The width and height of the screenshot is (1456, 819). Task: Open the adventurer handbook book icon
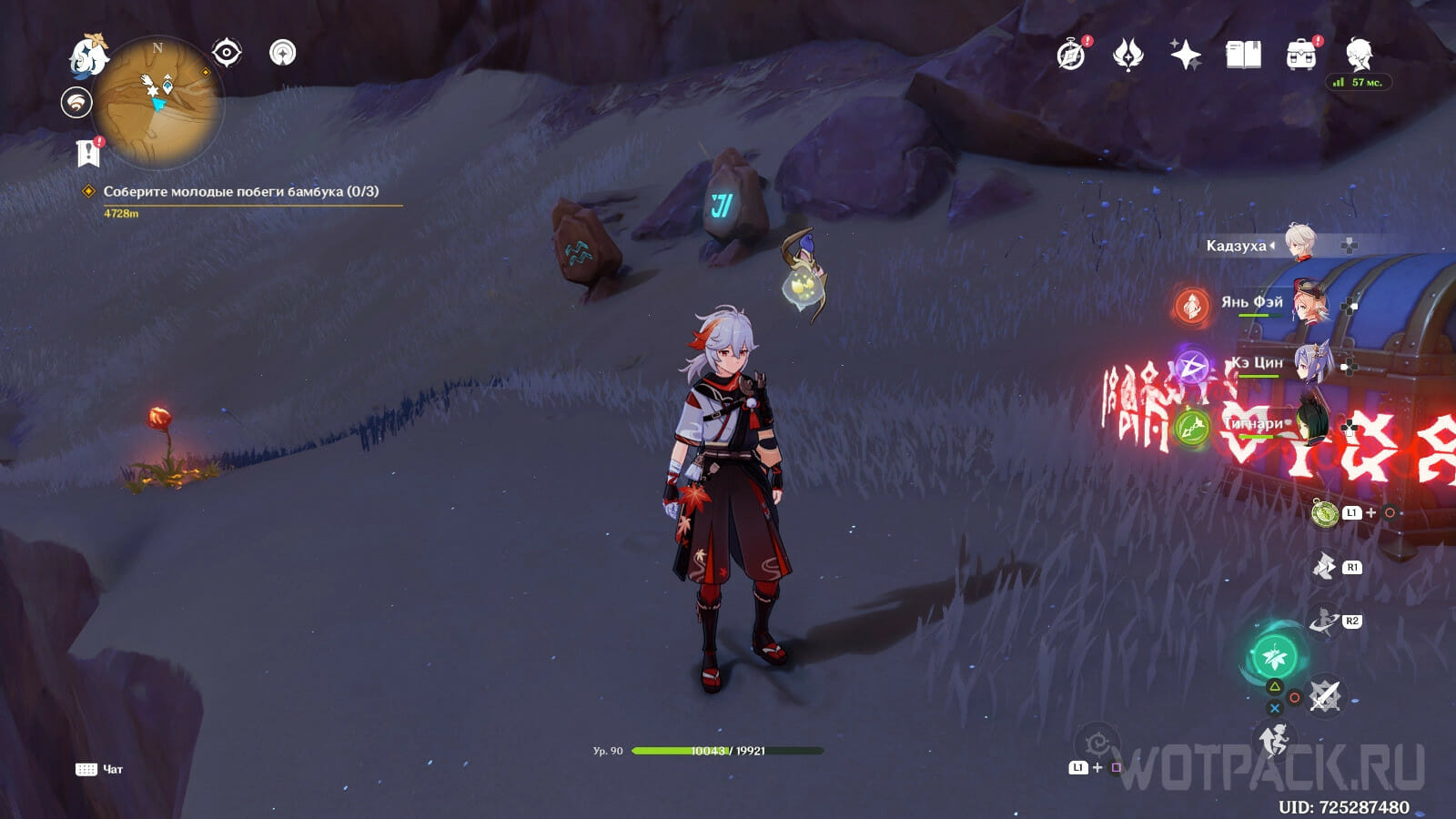[1243, 56]
